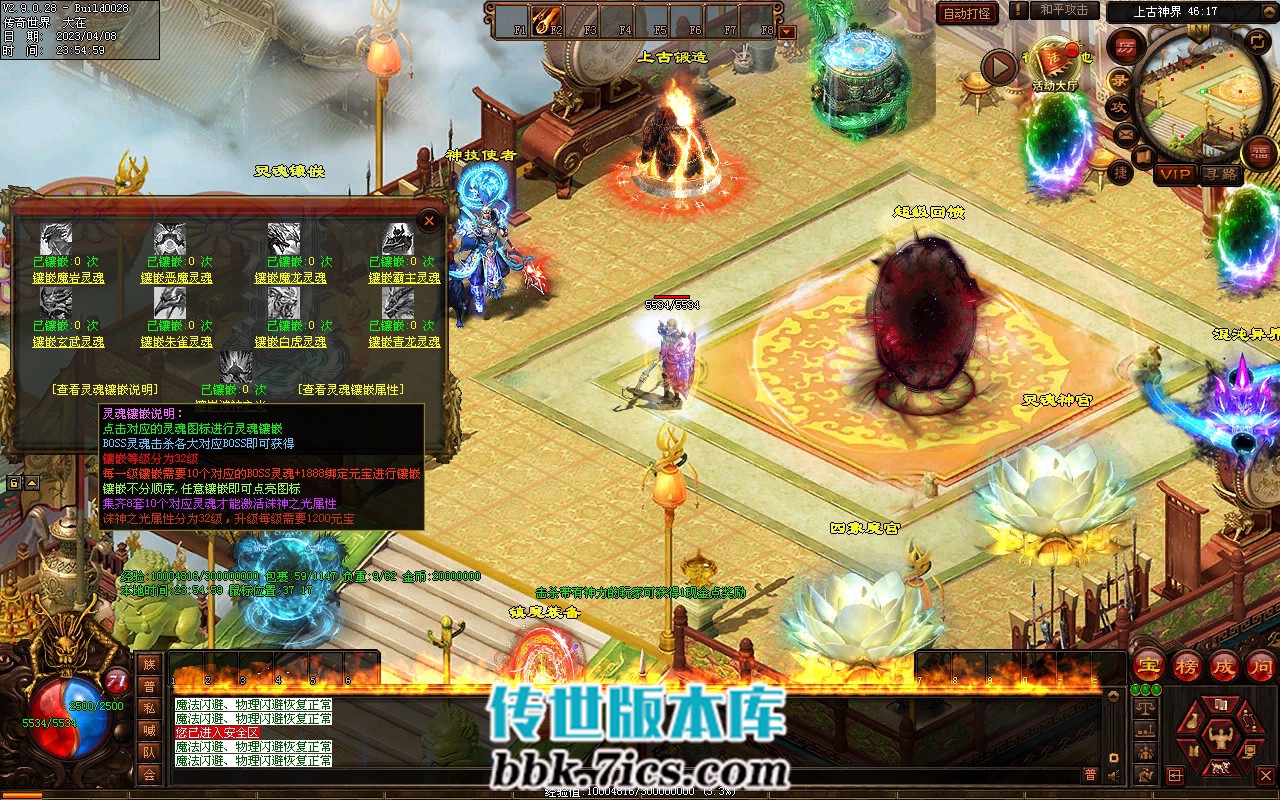This screenshot has width=1280, height=800.
Task: Open the 查看灵魂镶嵌说明 link
Action: (x=104, y=390)
